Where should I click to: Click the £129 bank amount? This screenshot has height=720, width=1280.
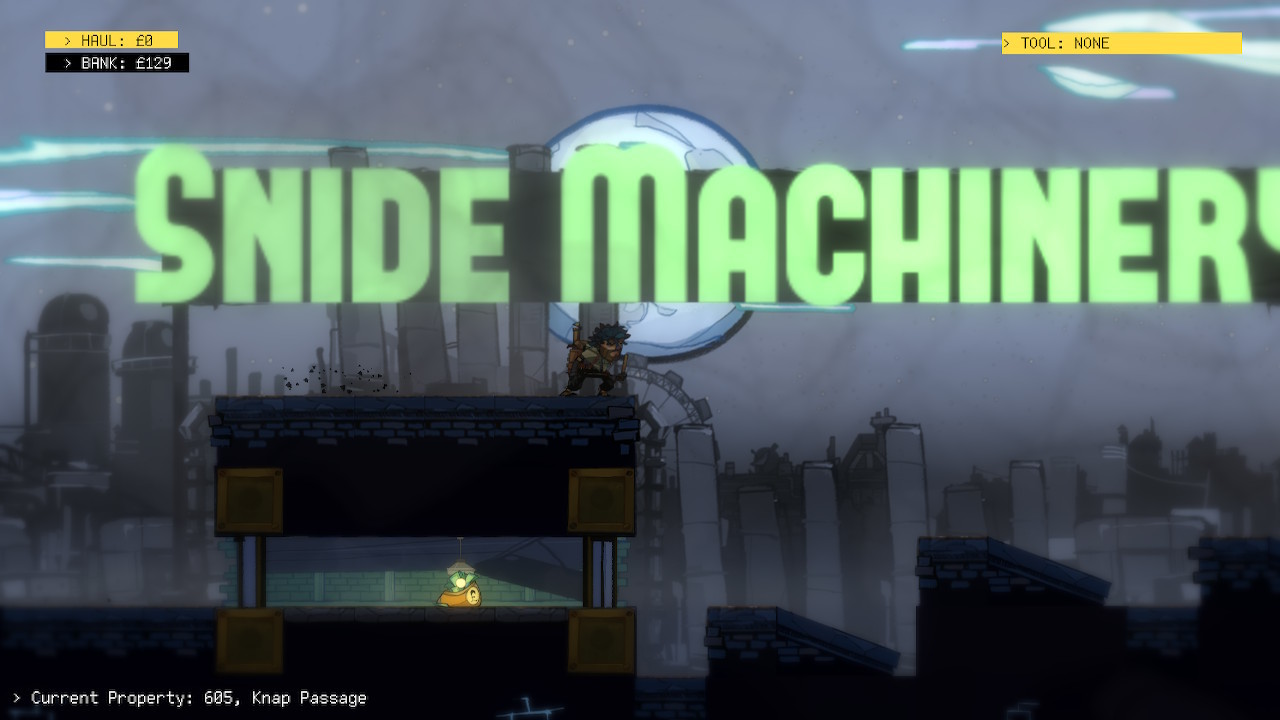[x=155, y=62]
